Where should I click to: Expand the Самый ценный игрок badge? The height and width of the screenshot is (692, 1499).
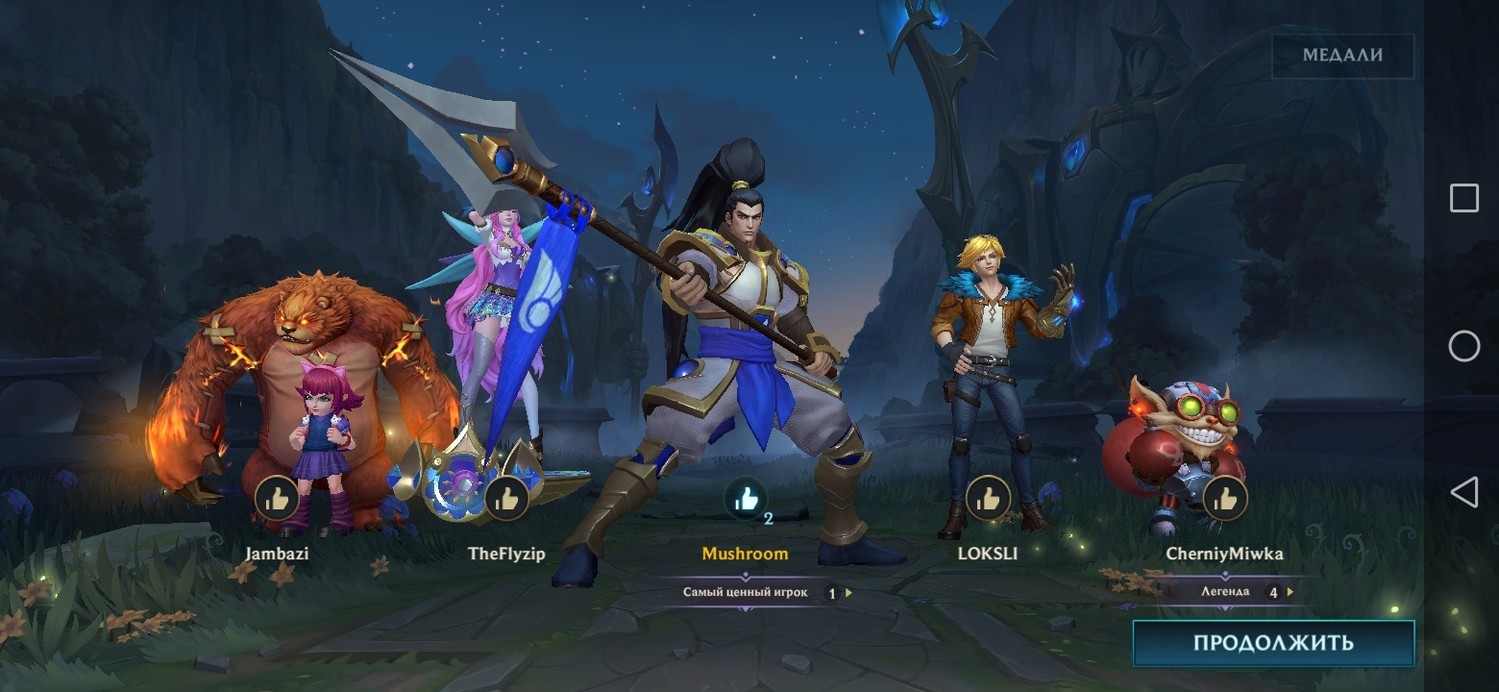[x=766, y=592]
